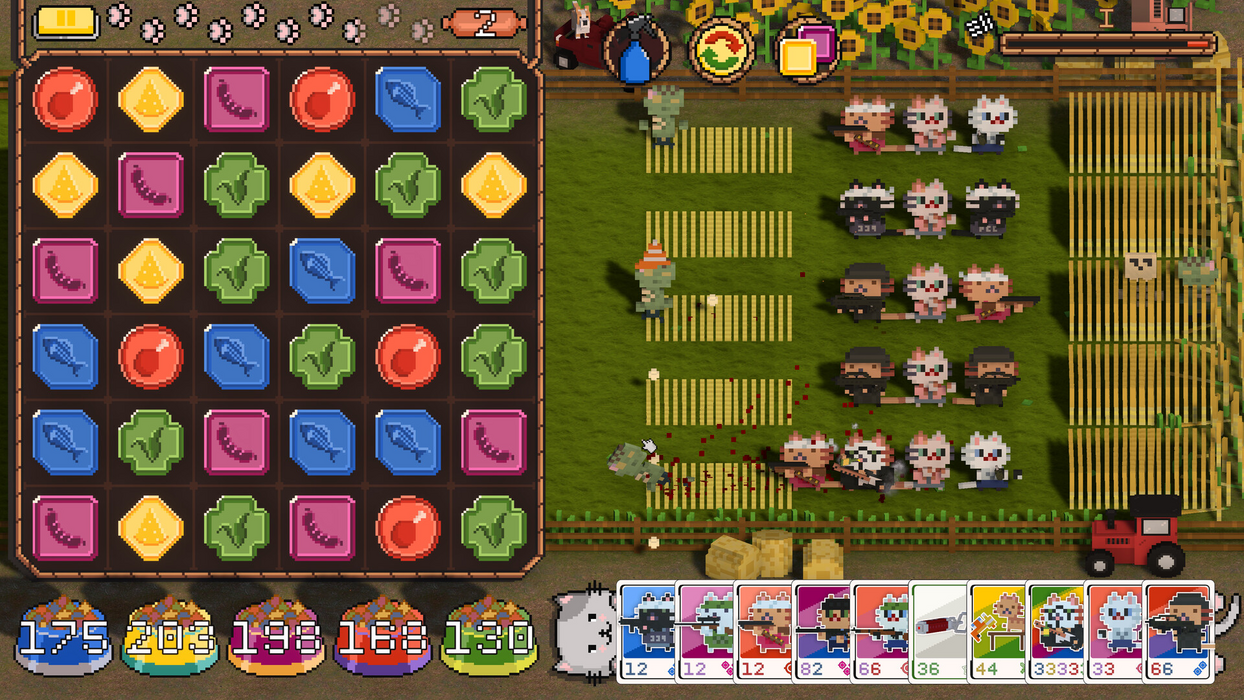Click the green leaf tile in the top-right corner
Image resolution: width=1244 pixels, height=700 pixels.
click(494, 99)
